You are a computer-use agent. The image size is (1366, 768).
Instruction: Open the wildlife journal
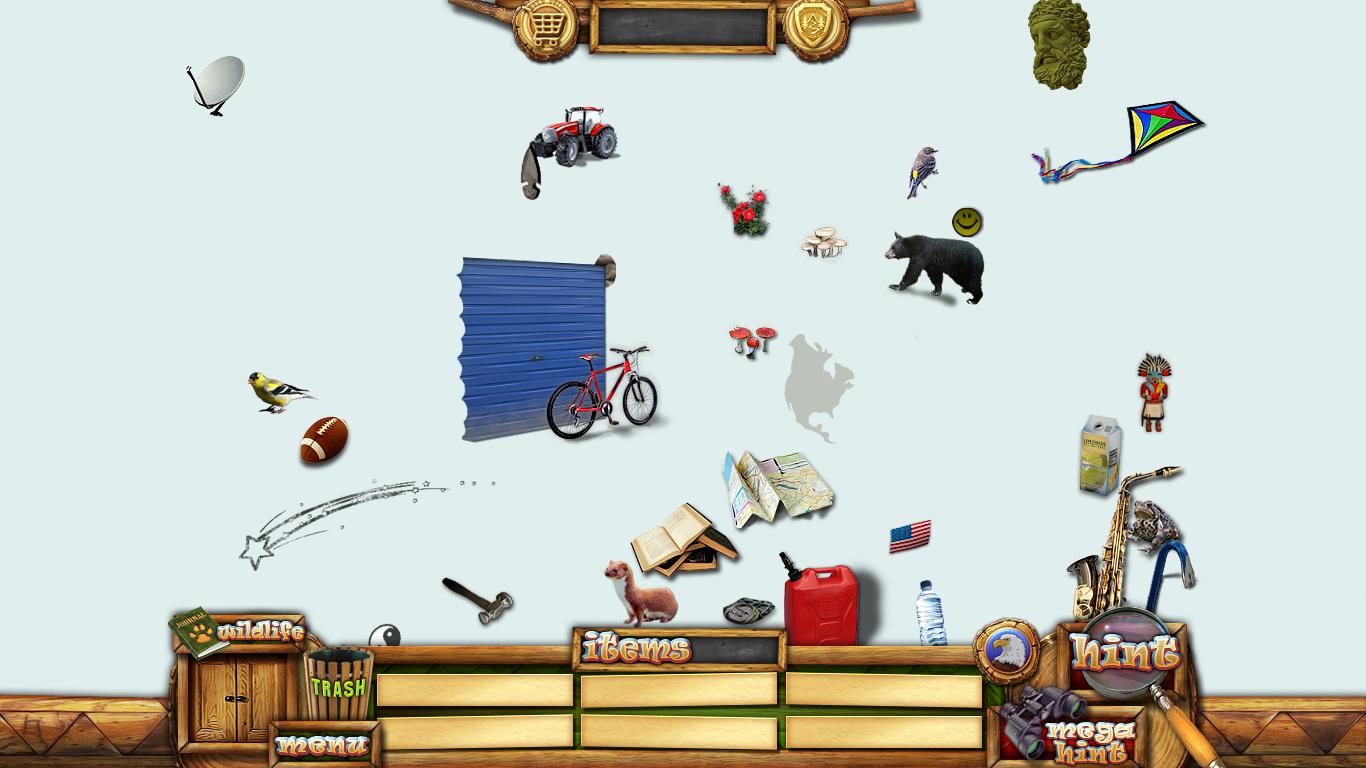tap(240, 631)
